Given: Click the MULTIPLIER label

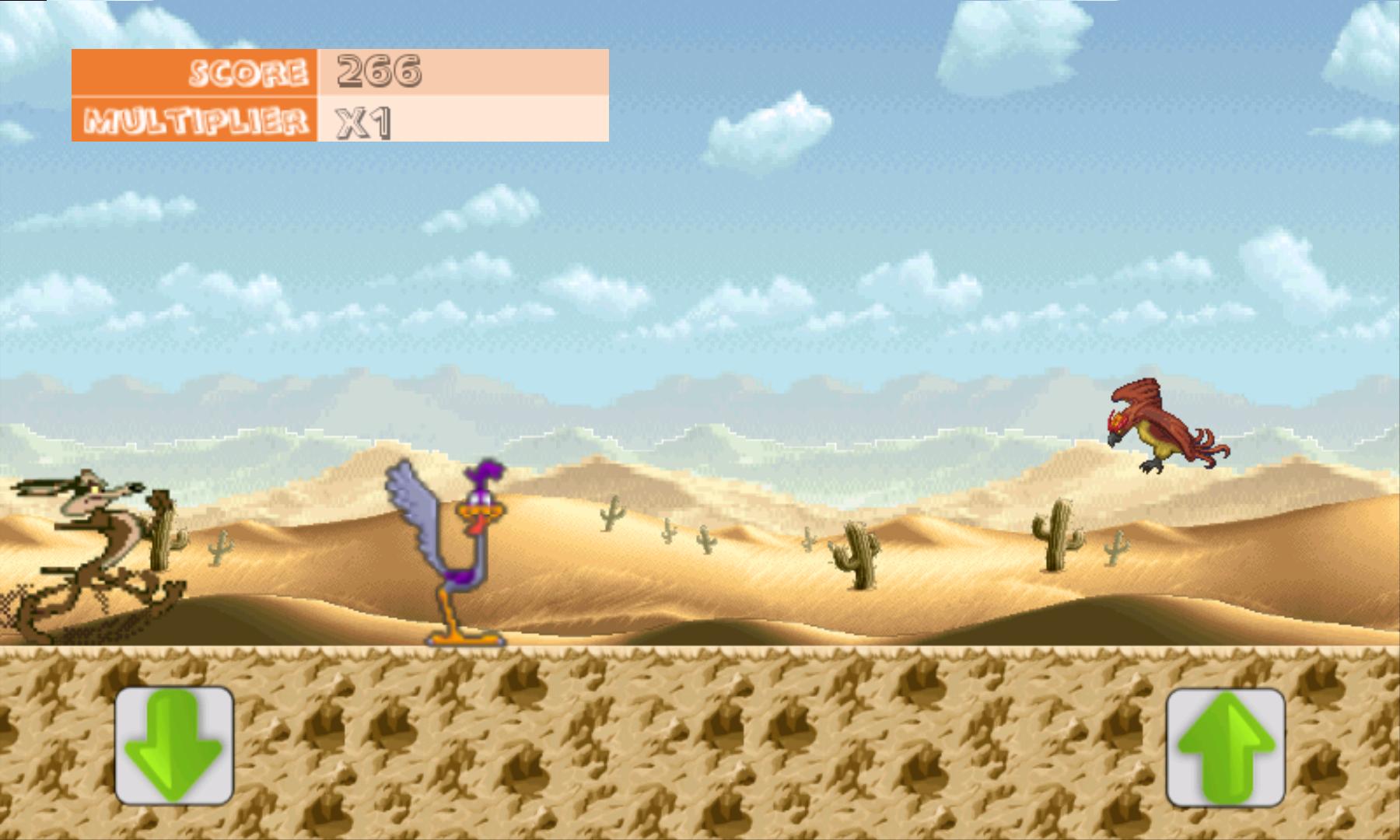Looking at the screenshot, I should coord(198,121).
